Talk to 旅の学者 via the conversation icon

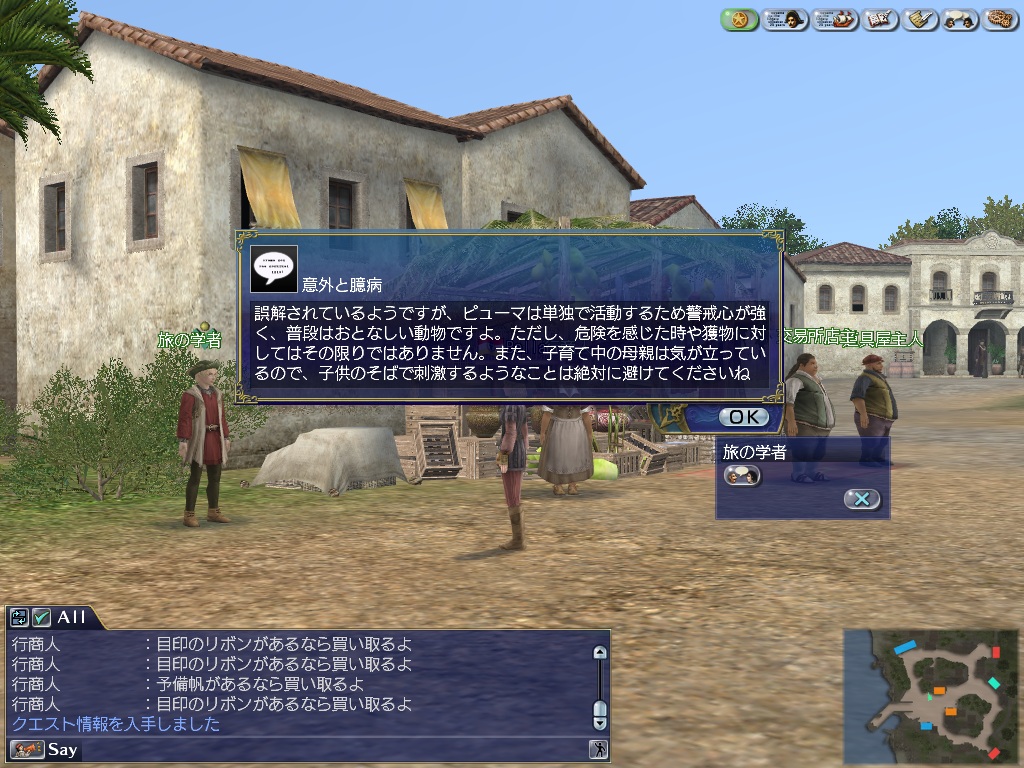tap(742, 476)
